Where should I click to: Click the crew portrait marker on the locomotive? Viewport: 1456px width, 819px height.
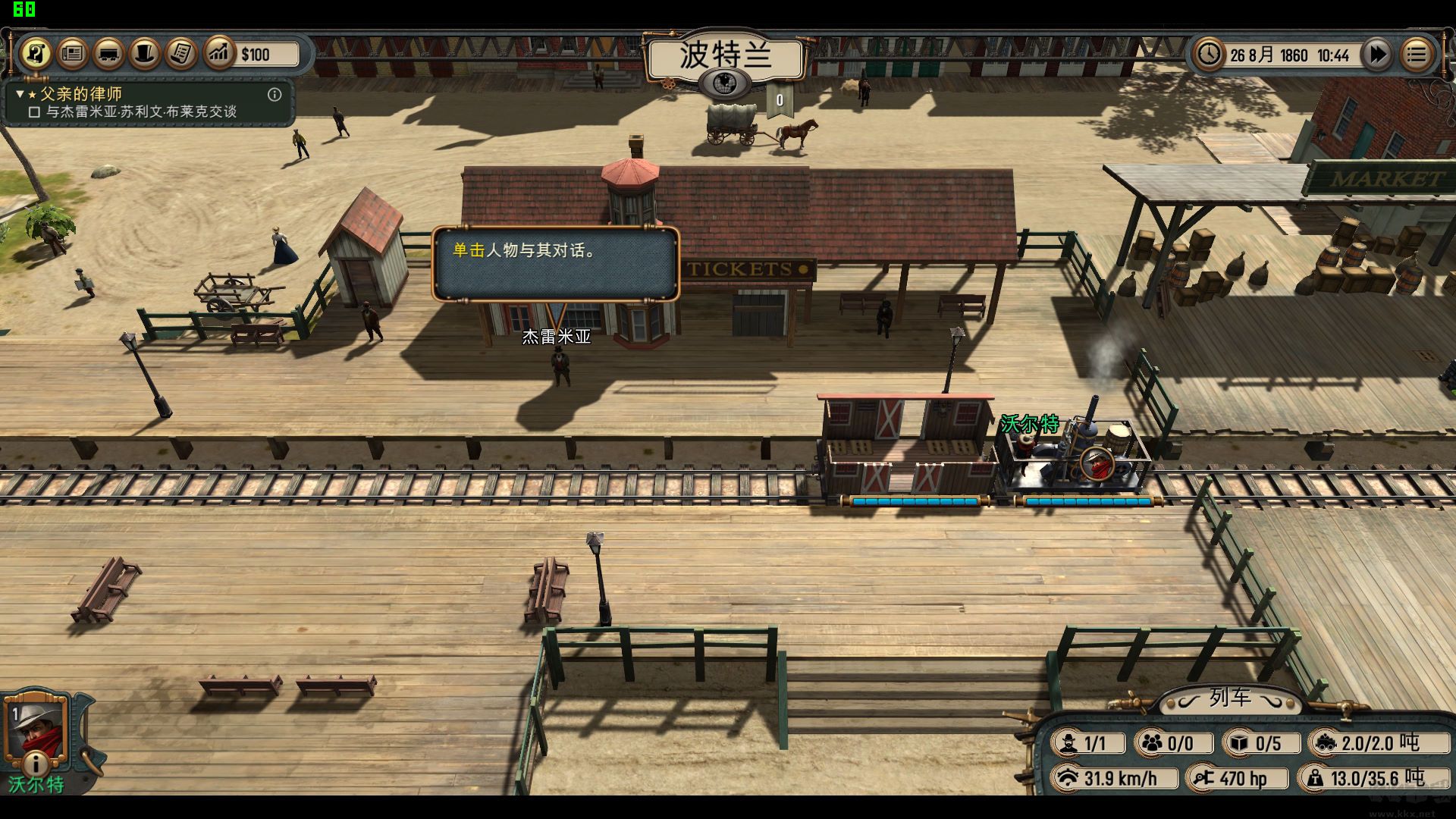coord(1097,463)
